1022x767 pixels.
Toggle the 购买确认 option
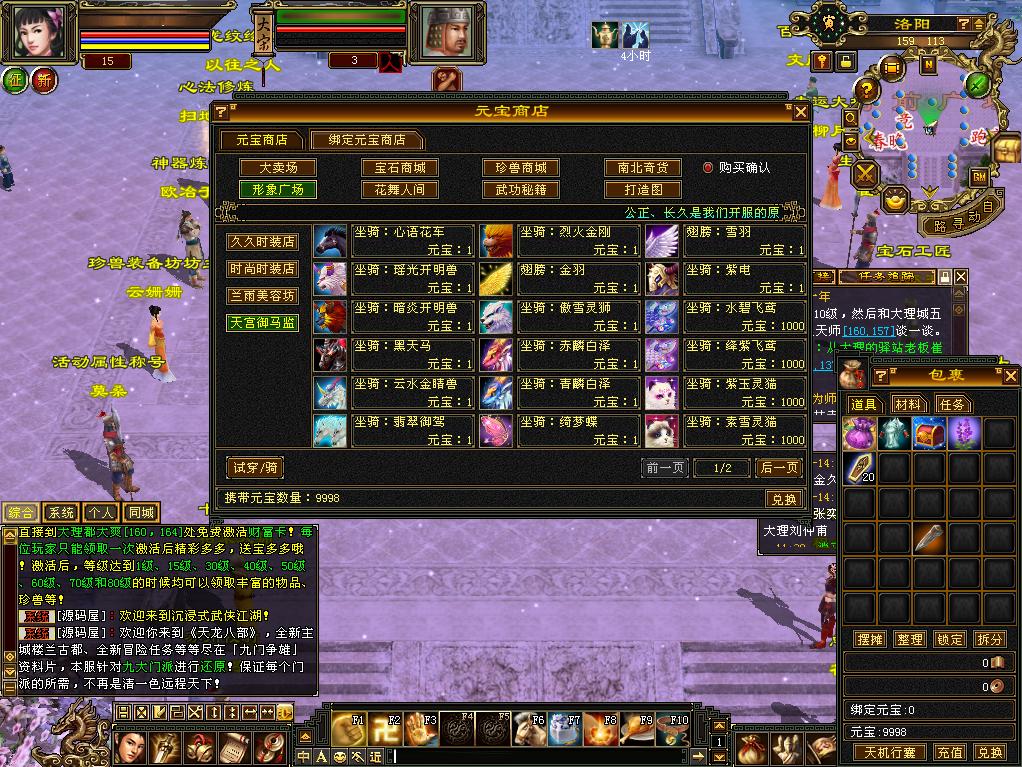[708, 168]
